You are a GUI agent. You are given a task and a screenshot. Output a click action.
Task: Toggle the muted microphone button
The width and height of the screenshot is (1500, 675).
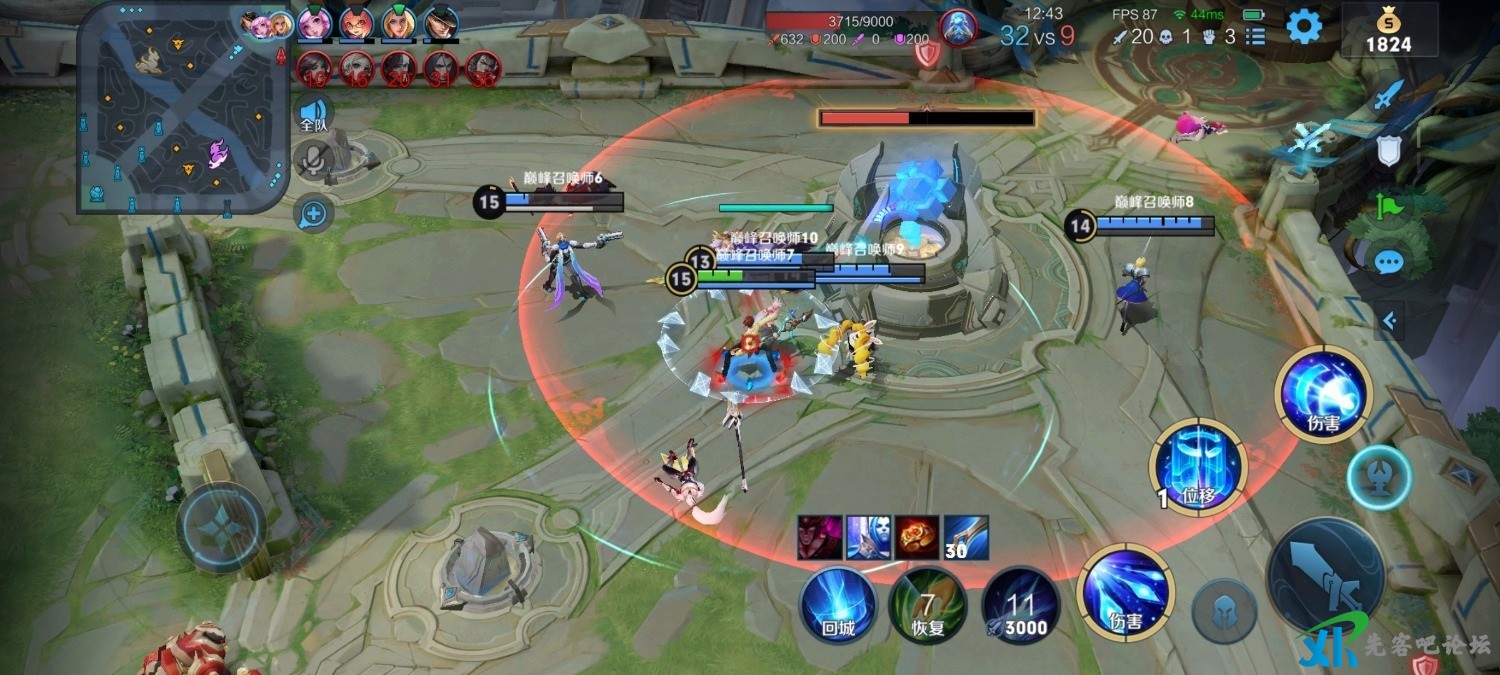click(314, 158)
